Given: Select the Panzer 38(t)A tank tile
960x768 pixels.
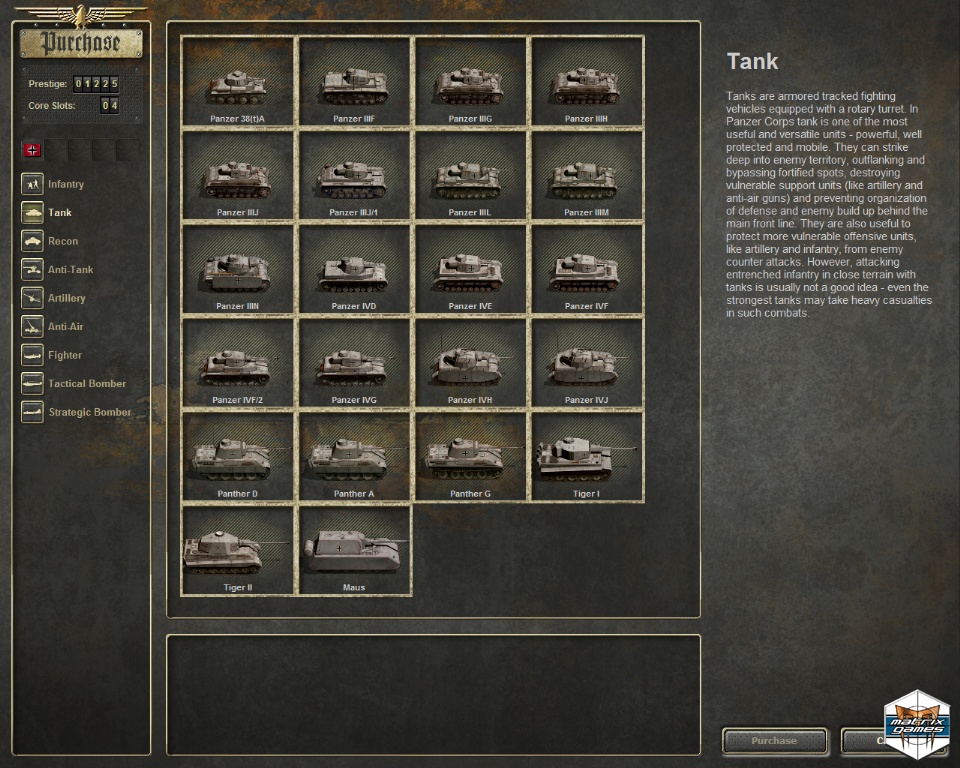Looking at the screenshot, I should pyautogui.click(x=238, y=82).
